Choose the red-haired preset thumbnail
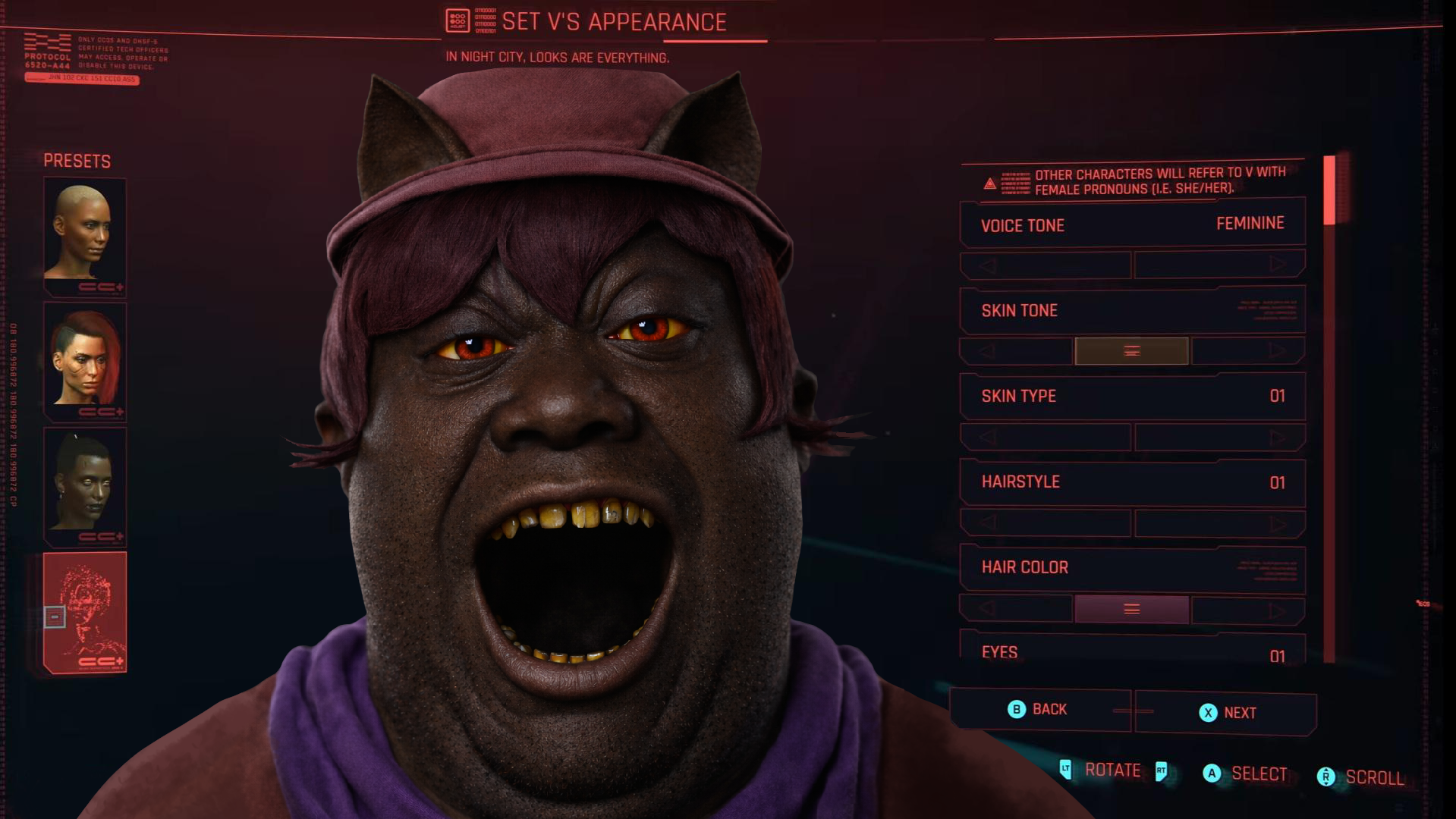The width and height of the screenshot is (1456, 819). 84,360
